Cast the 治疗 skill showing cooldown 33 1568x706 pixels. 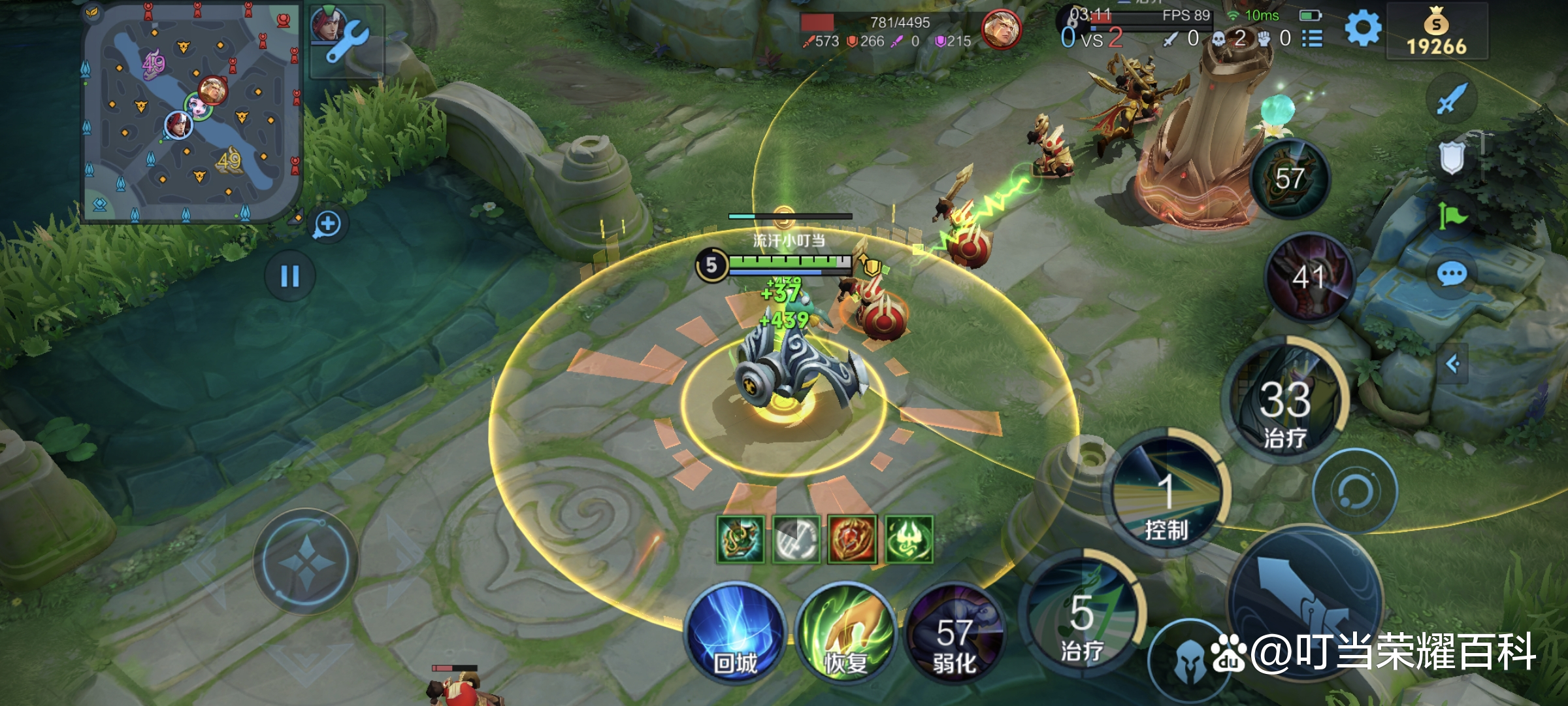coord(1286,400)
